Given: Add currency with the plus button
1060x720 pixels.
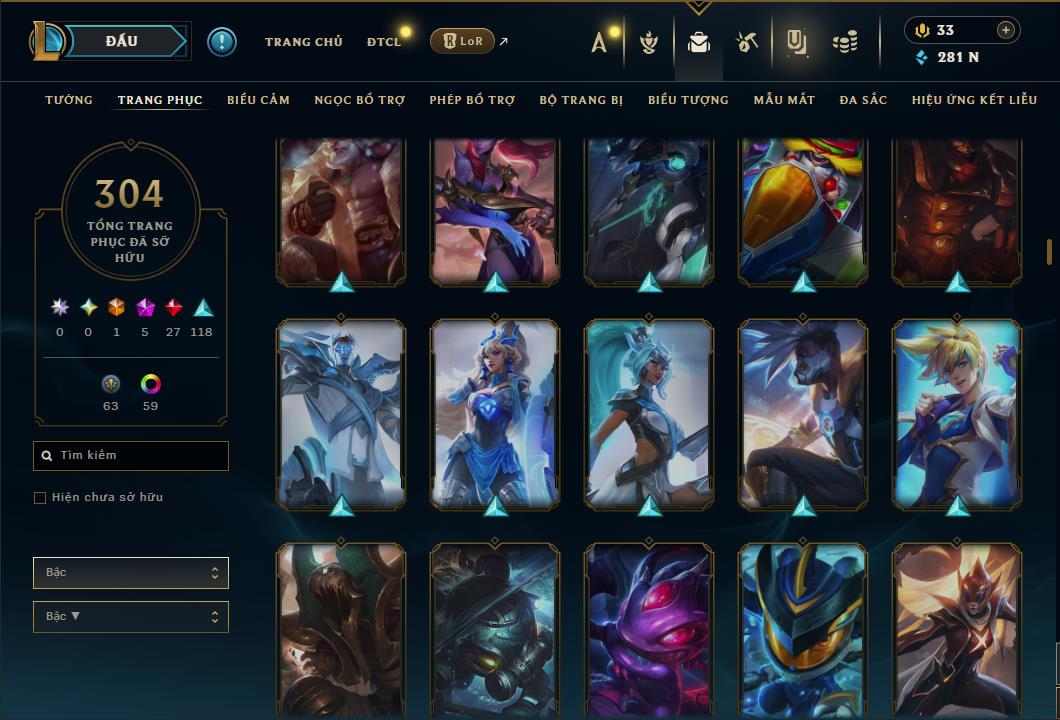Looking at the screenshot, I should 1005,30.
